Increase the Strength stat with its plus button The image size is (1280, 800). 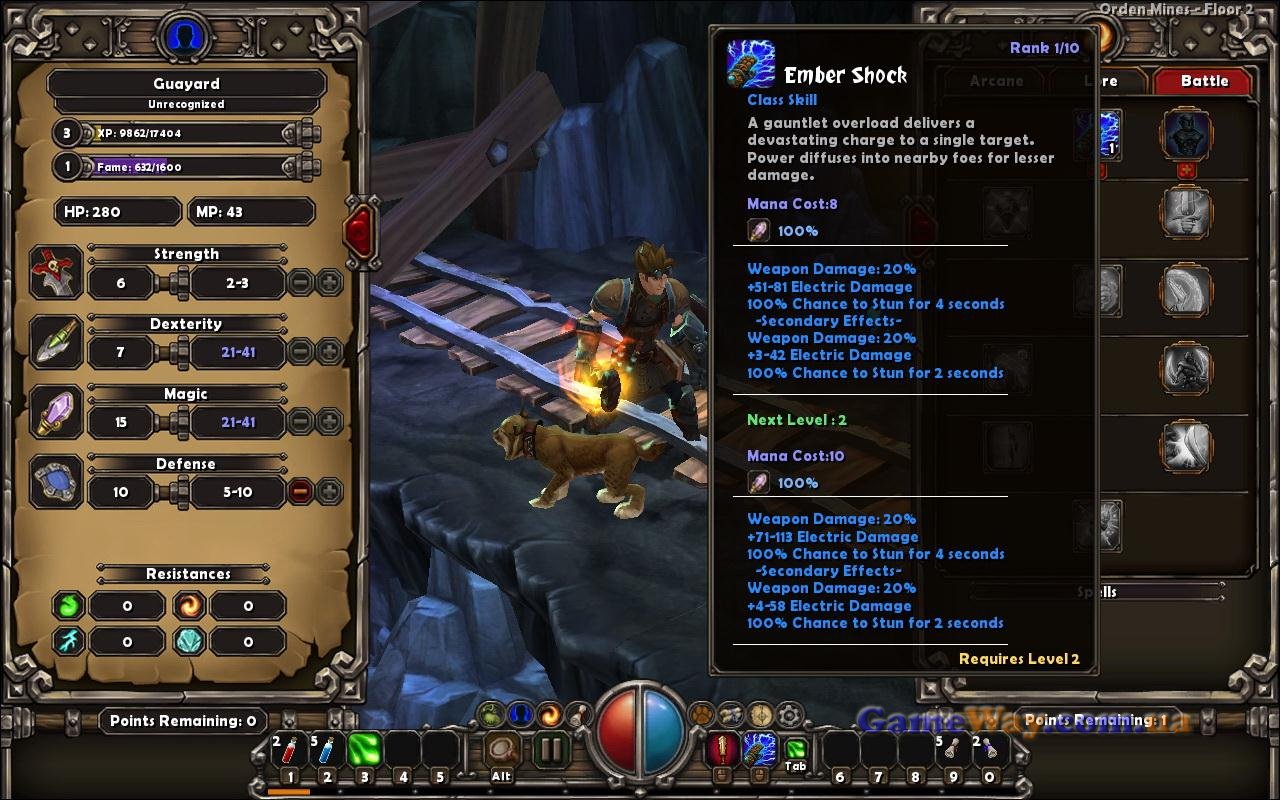(329, 283)
